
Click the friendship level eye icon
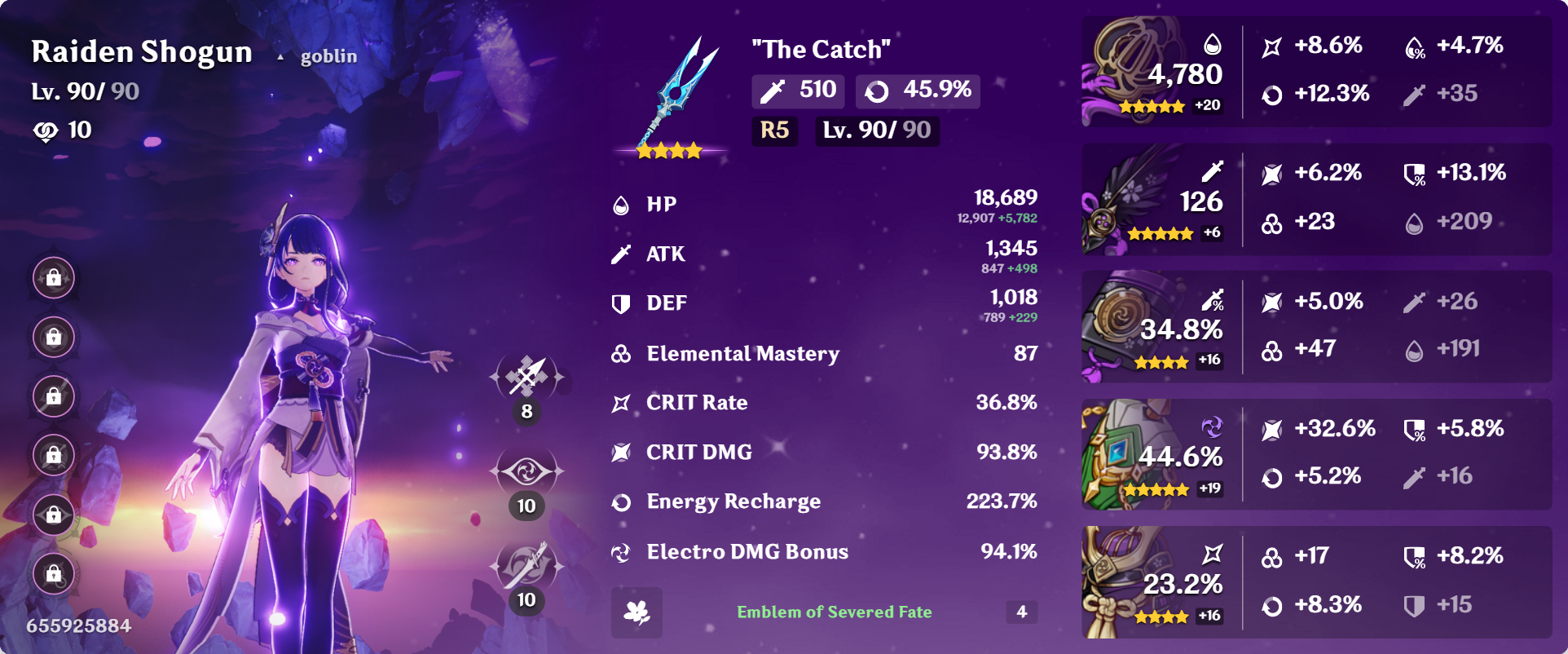[46, 129]
